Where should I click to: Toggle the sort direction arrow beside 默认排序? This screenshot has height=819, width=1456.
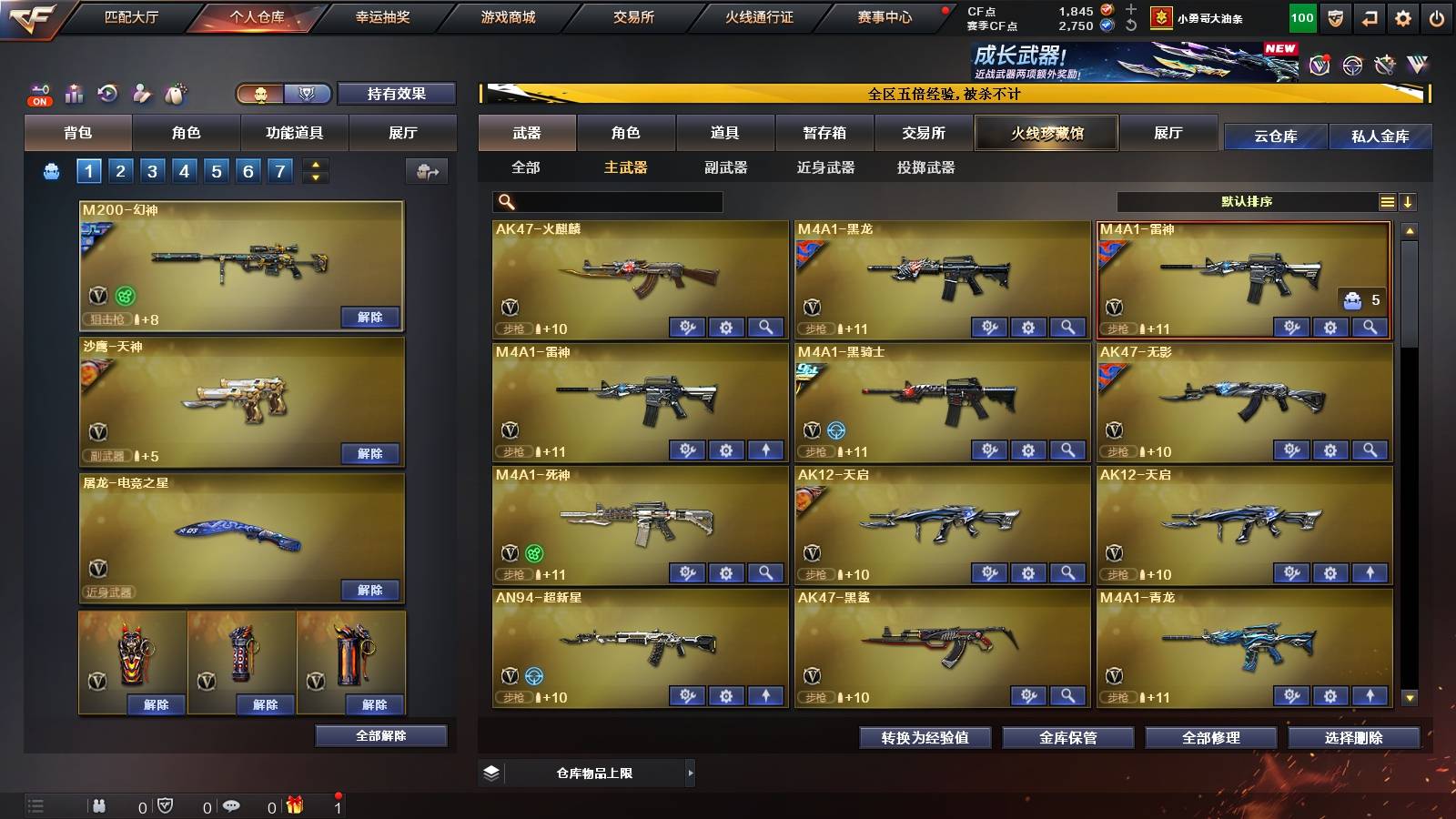coord(1409,202)
